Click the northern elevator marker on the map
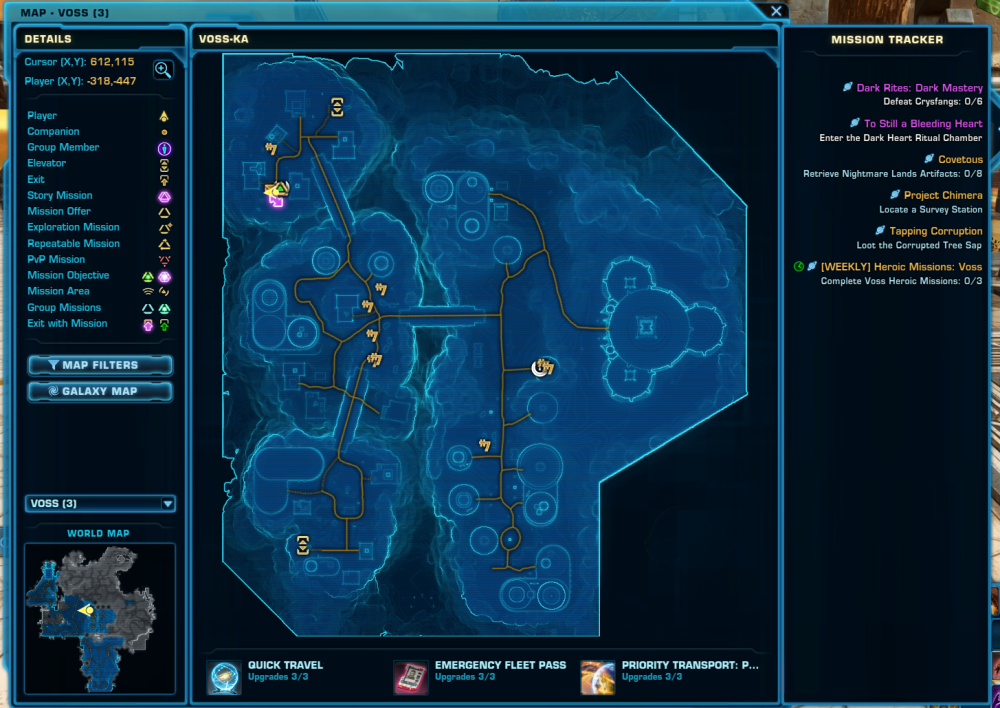 tap(337, 107)
